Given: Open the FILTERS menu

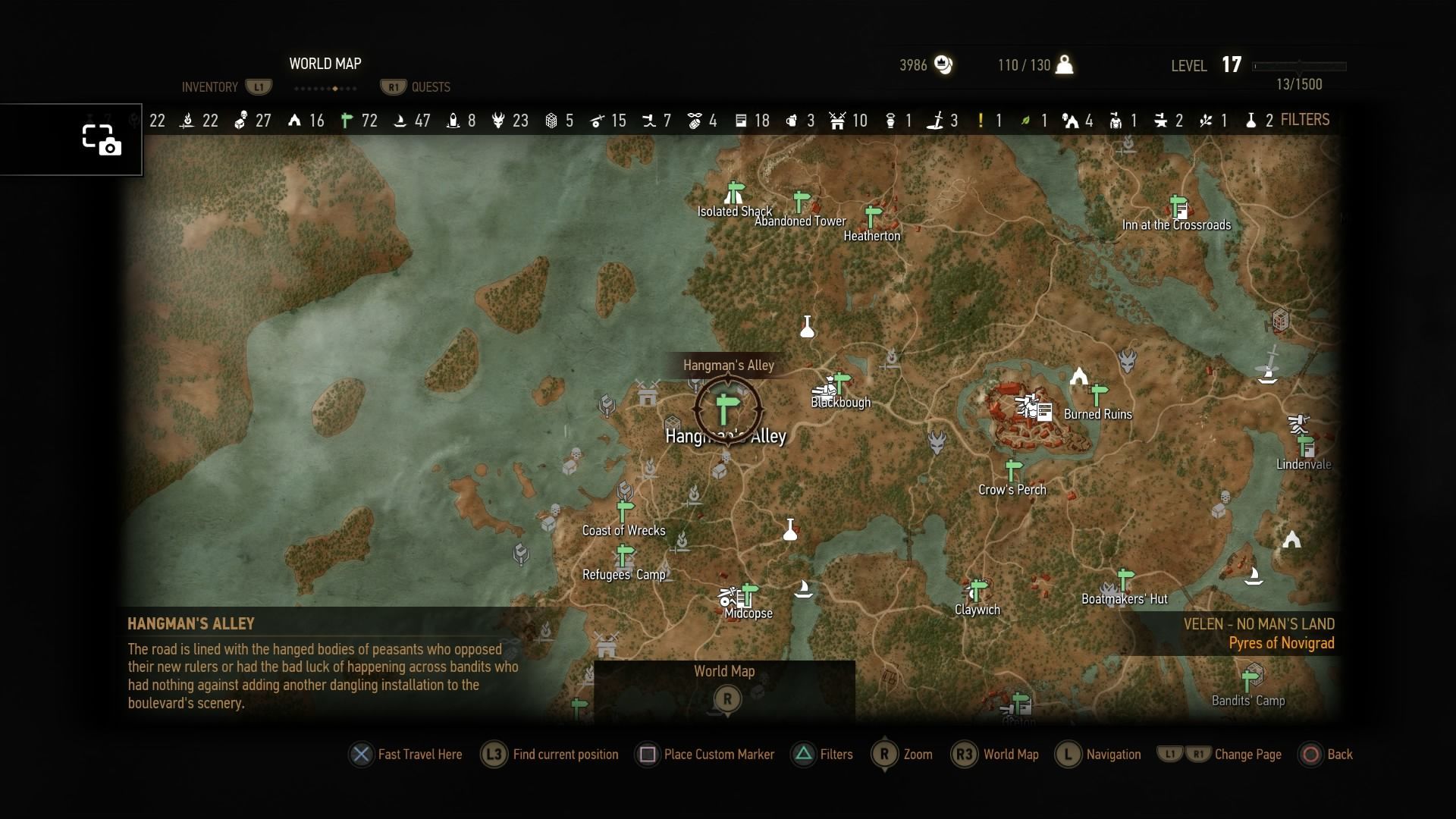Looking at the screenshot, I should pyautogui.click(x=1305, y=120).
